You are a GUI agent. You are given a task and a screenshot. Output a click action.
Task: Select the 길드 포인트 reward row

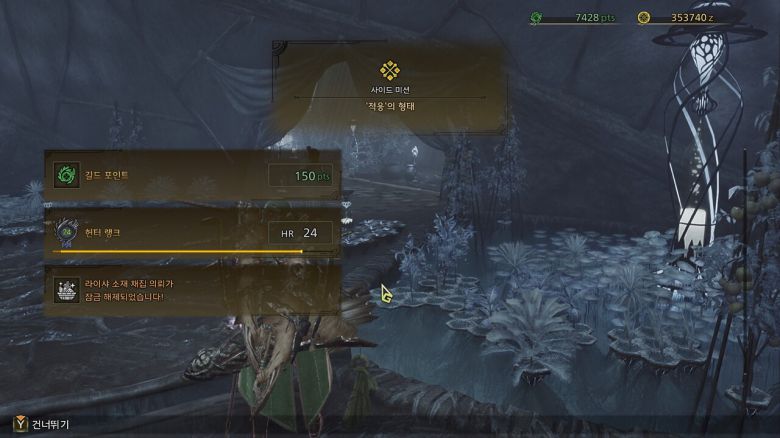coord(192,176)
